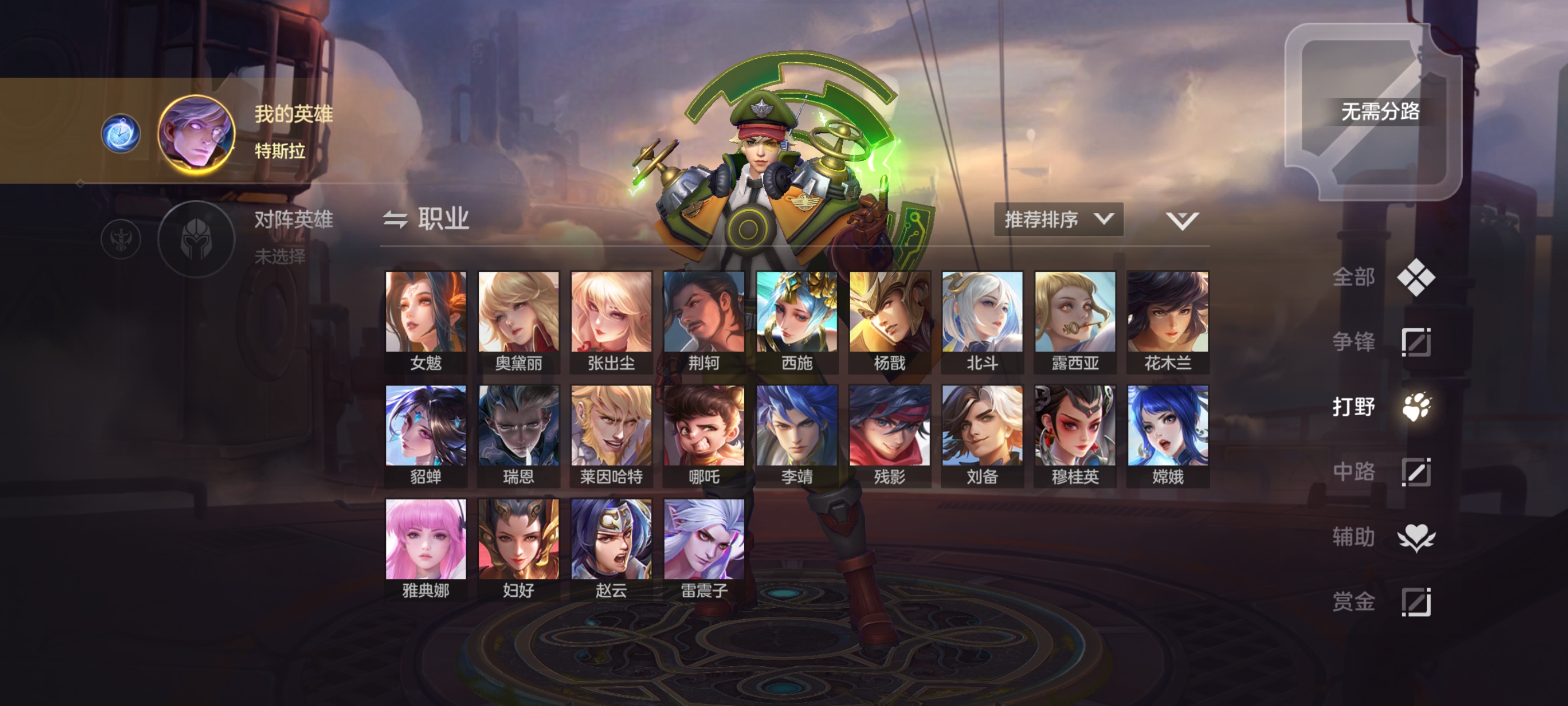
Task: Show heroes for the 辅助 role
Action: [1382, 537]
